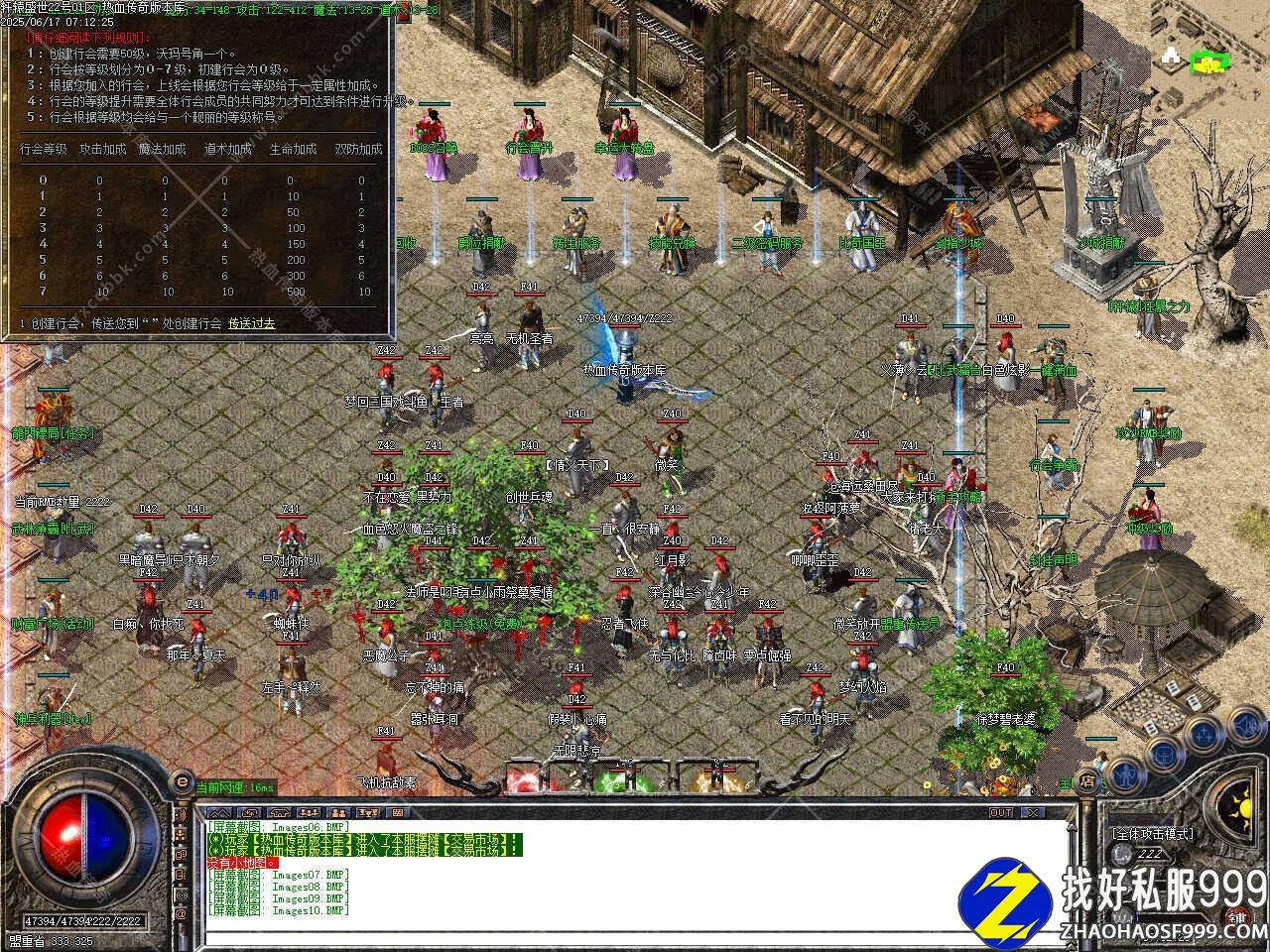Click the chat text input line
This screenshot has width=1270, height=952.
[635, 936]
